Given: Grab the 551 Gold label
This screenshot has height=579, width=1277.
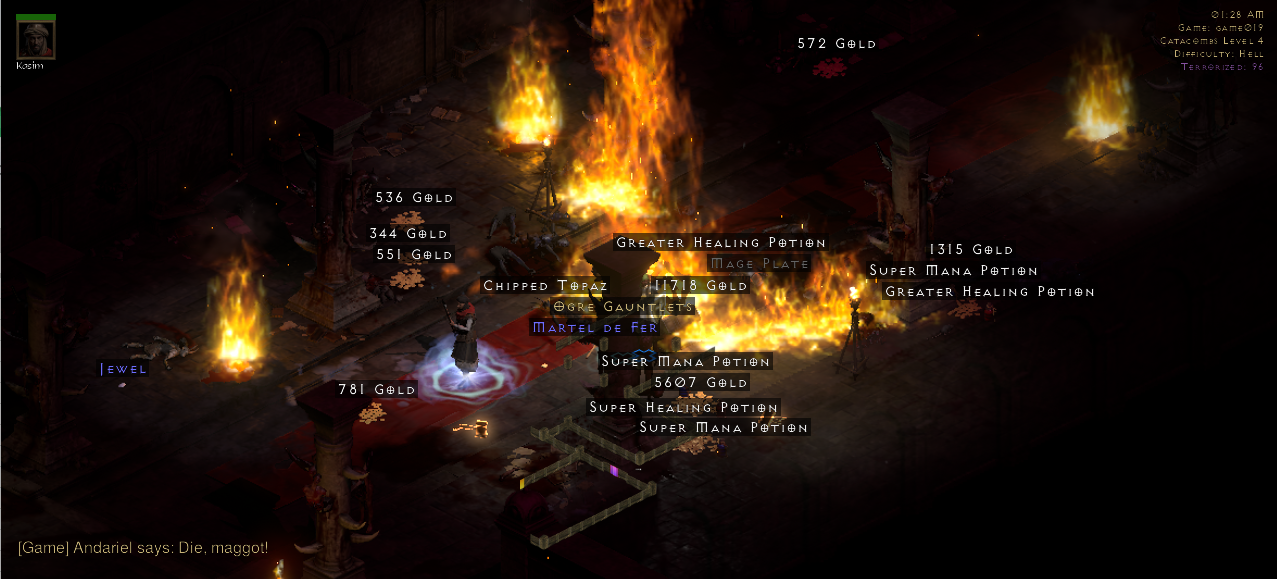Looking at the screenshot, I should (x=415, y=255).
